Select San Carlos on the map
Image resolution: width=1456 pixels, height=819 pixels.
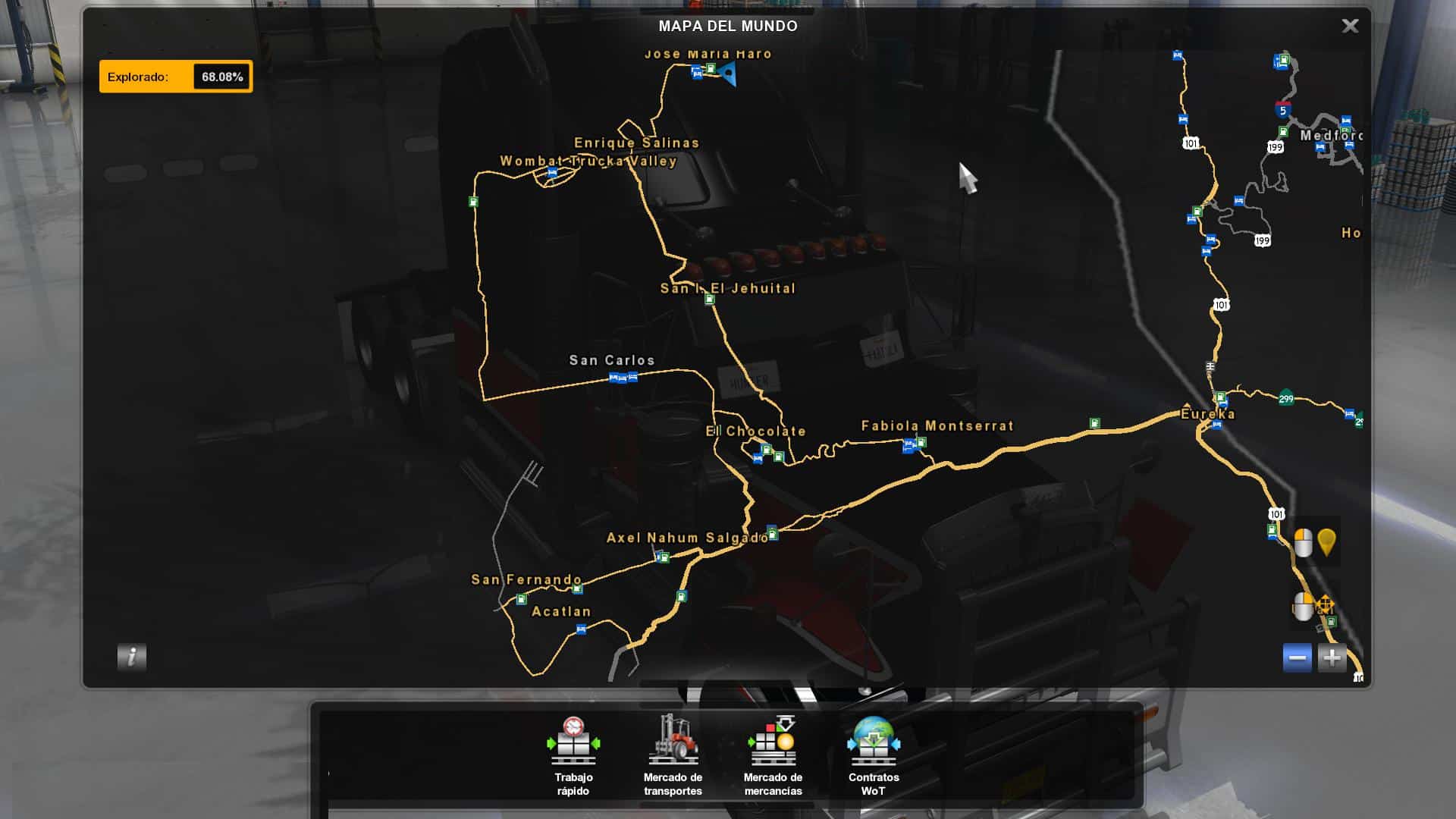coord(612,361)
